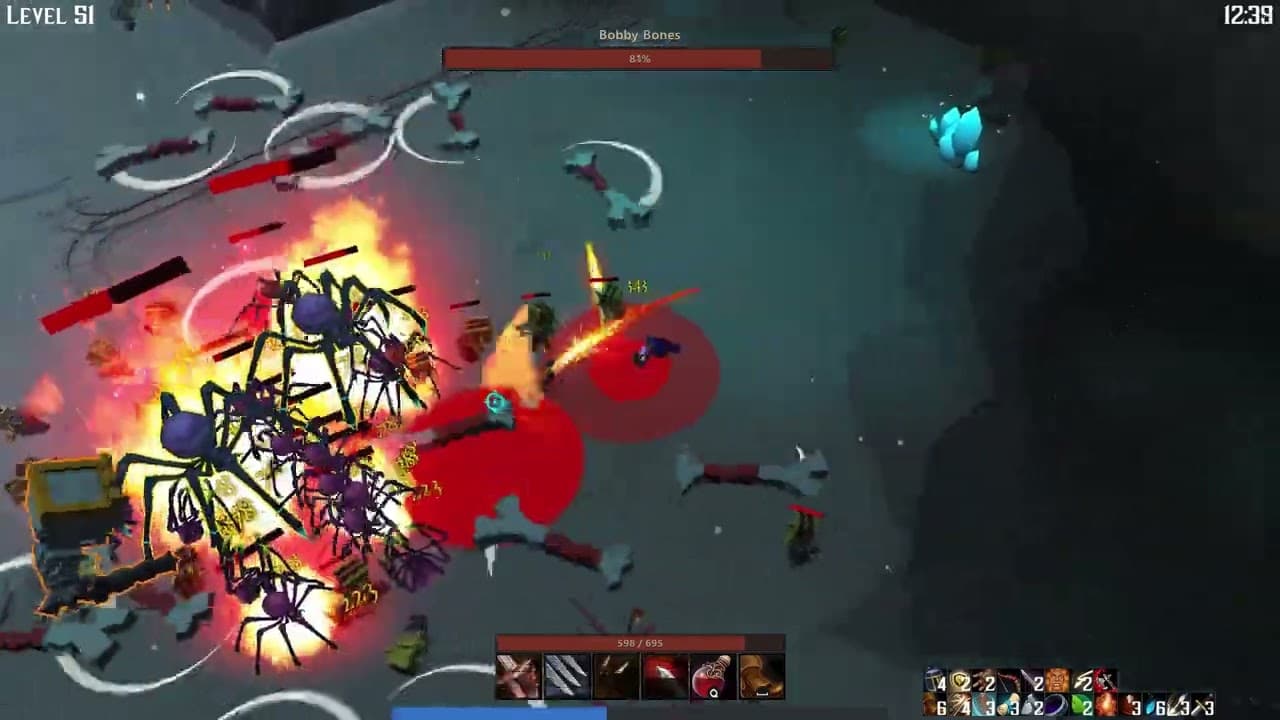The image size is (1280, 720).
Task: Click the blue teardrop item icon showing 6
Action: pos(1151,703)
